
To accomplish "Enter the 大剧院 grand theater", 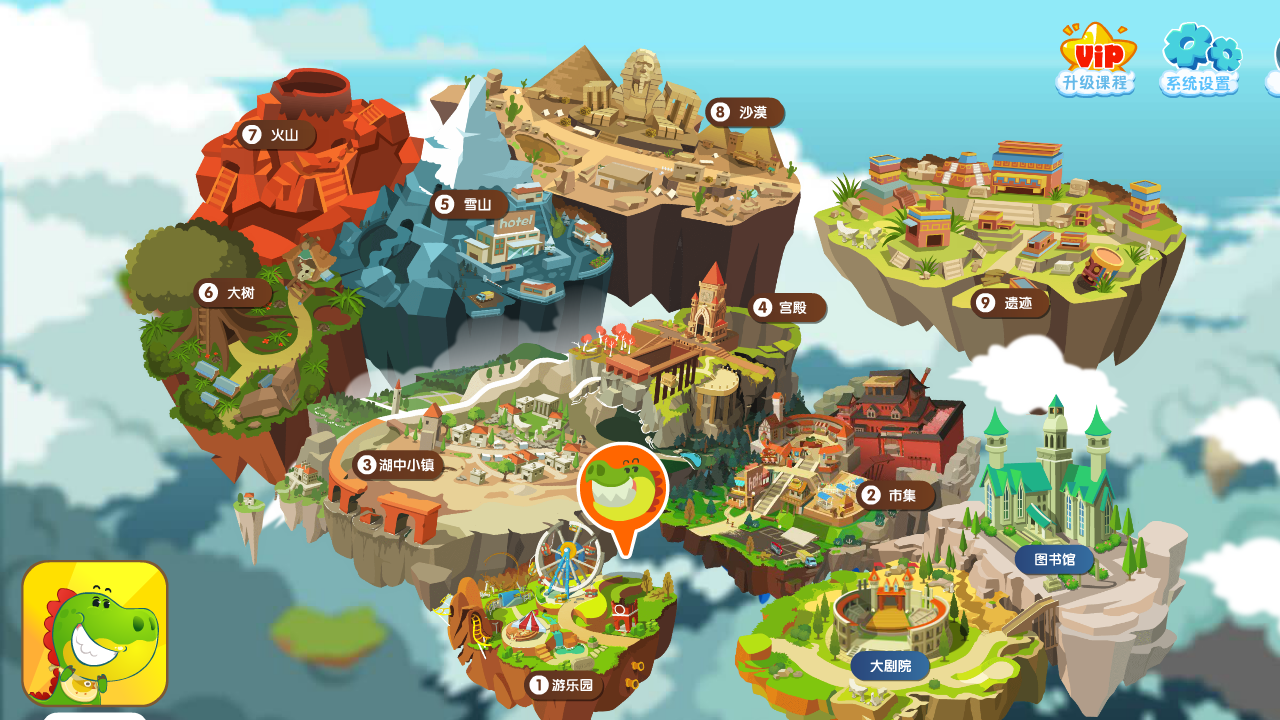I will (890, 666).
